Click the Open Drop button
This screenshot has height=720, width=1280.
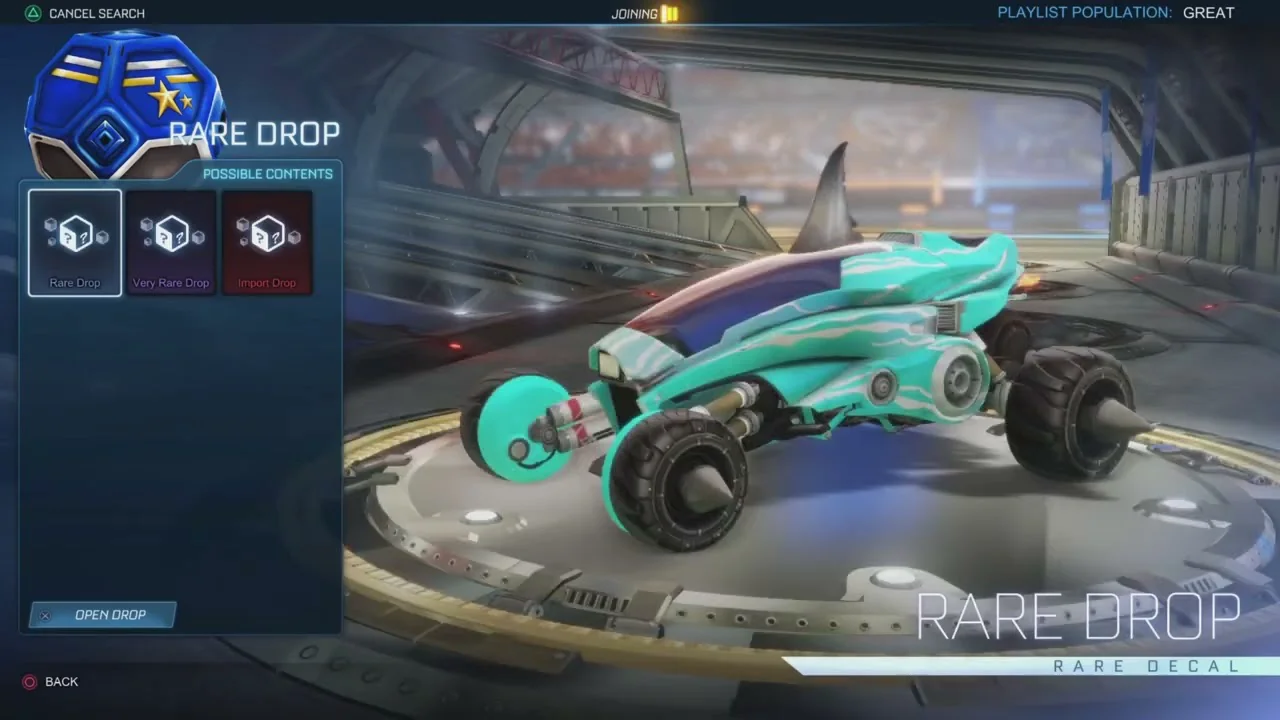click(103, 615)
